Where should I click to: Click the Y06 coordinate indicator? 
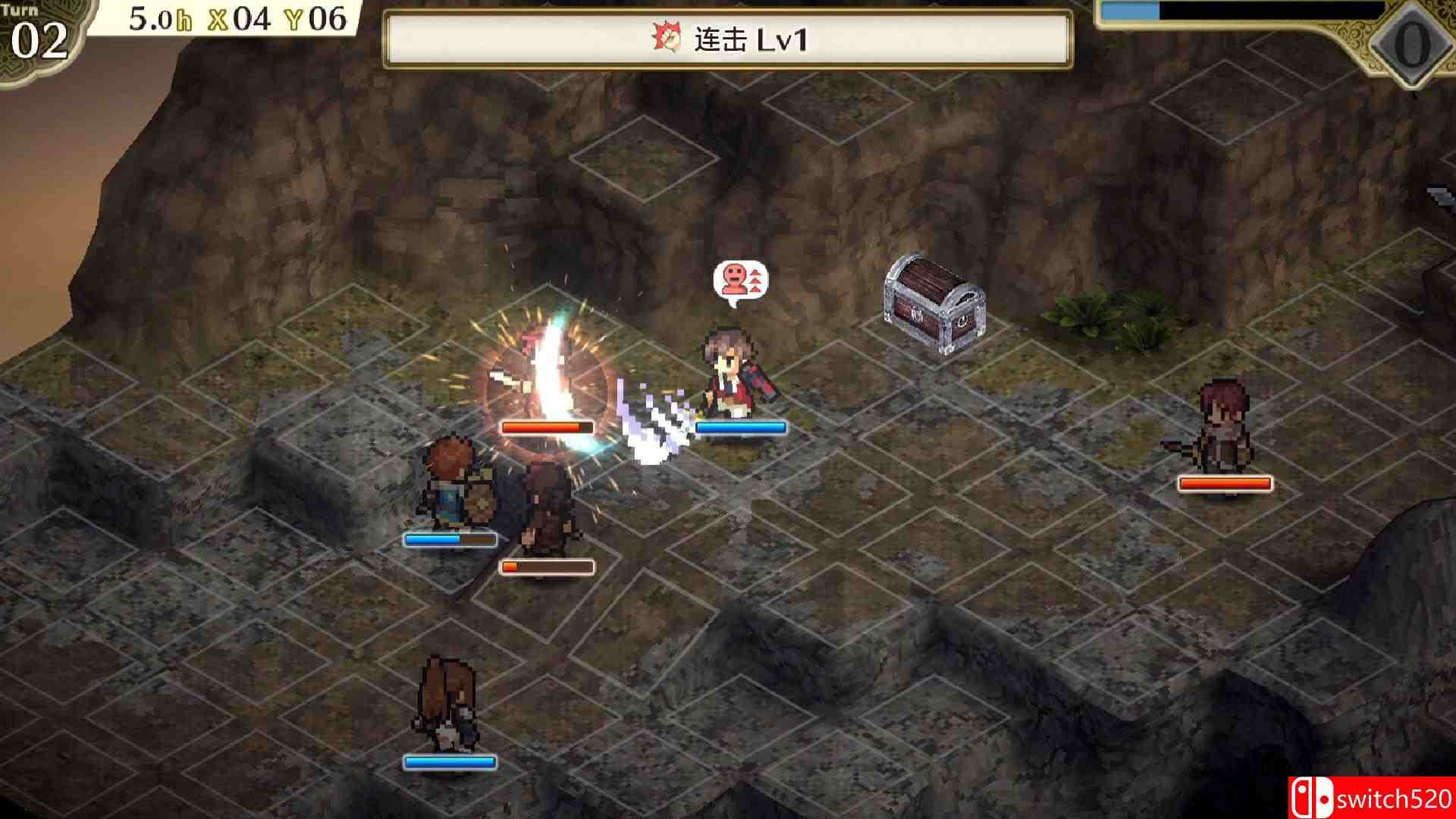[x=317, y=18]
